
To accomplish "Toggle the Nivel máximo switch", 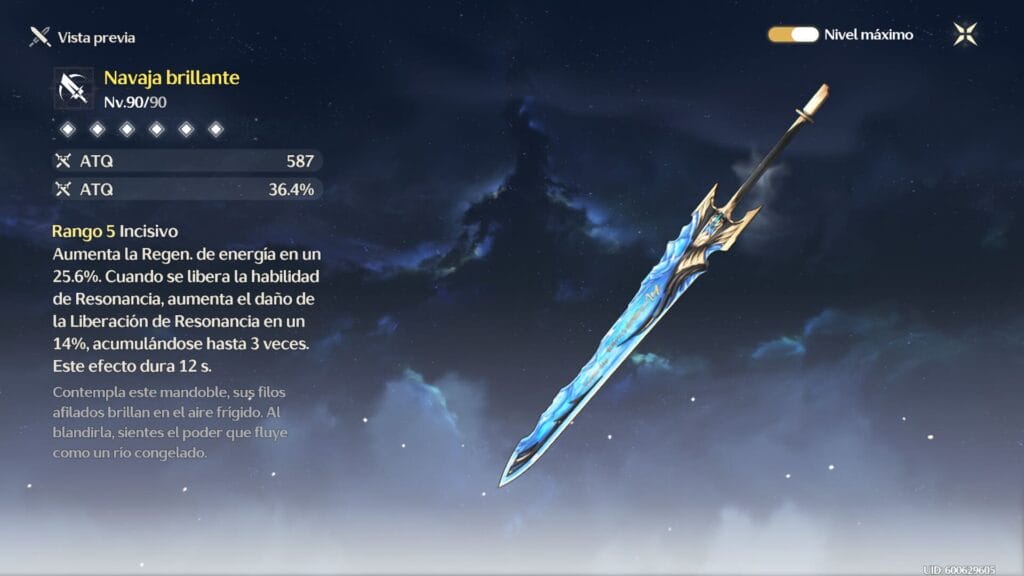I will coord(793,35).
